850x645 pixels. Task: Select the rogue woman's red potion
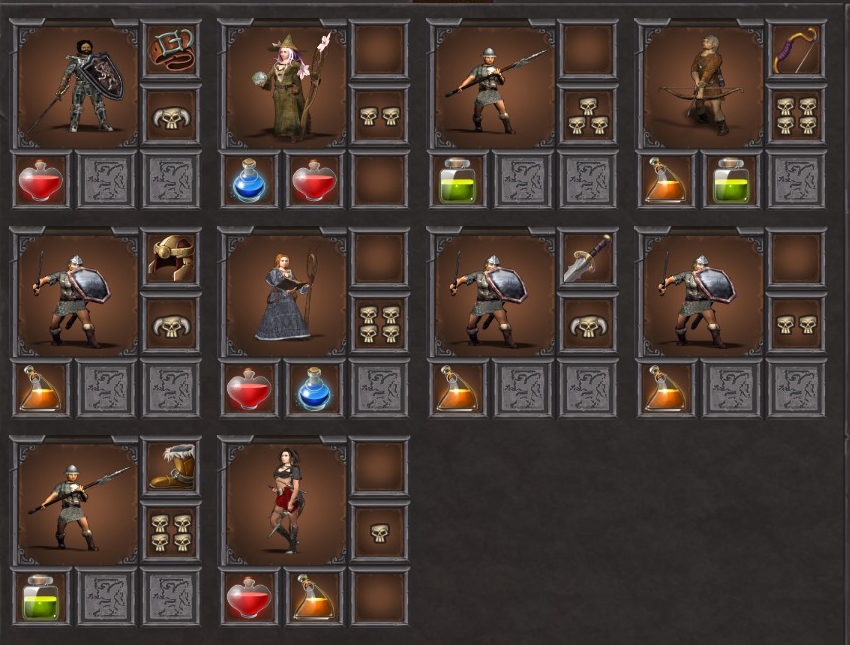pos(249,597)
